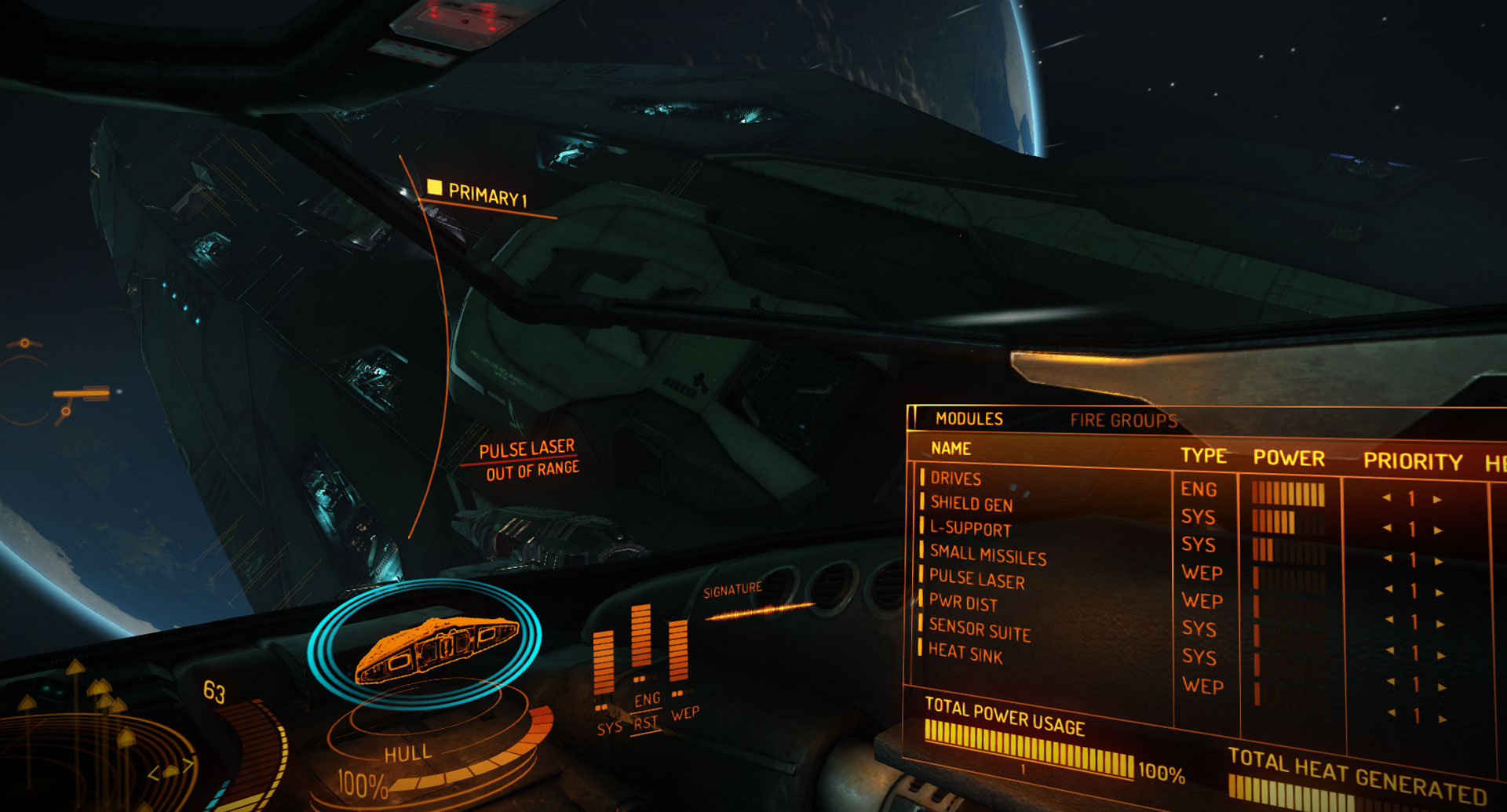The image size is (1507, 812).
Task: Select the L-Support module entry
Action: (970, 529)
